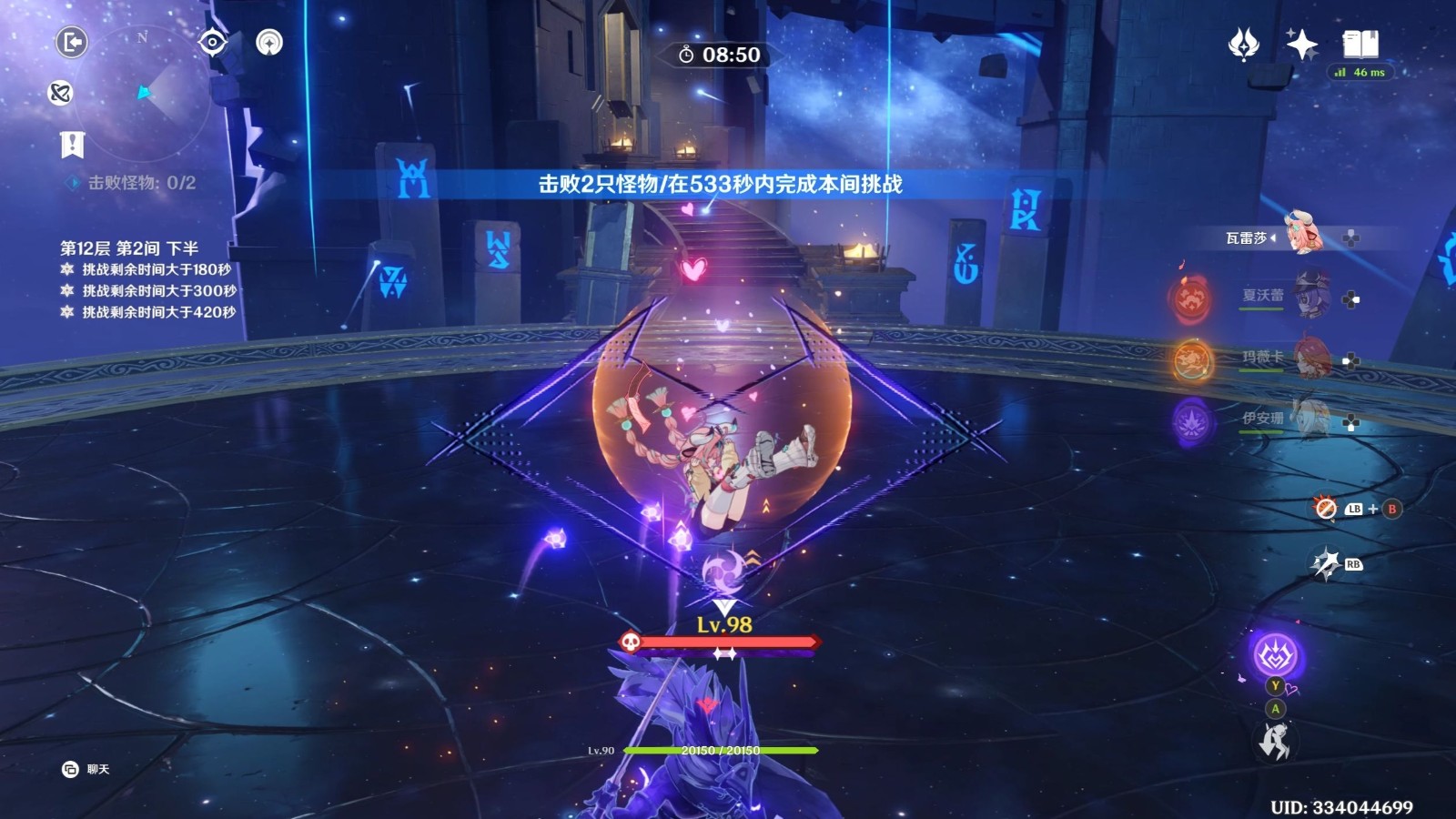The image size is (1456, 819).
Task: Trigger 夏沃蕾's elemental burst icon
Action: tap(1191, 298)
